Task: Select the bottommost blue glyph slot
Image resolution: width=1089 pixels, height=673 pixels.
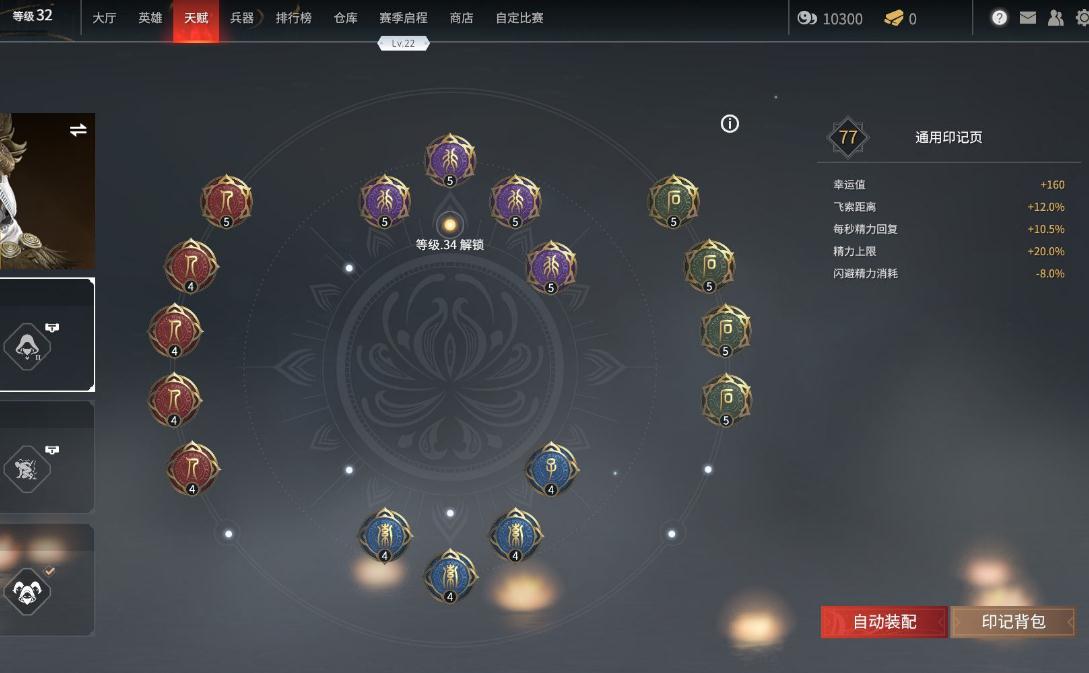Action: click(450, 575)
